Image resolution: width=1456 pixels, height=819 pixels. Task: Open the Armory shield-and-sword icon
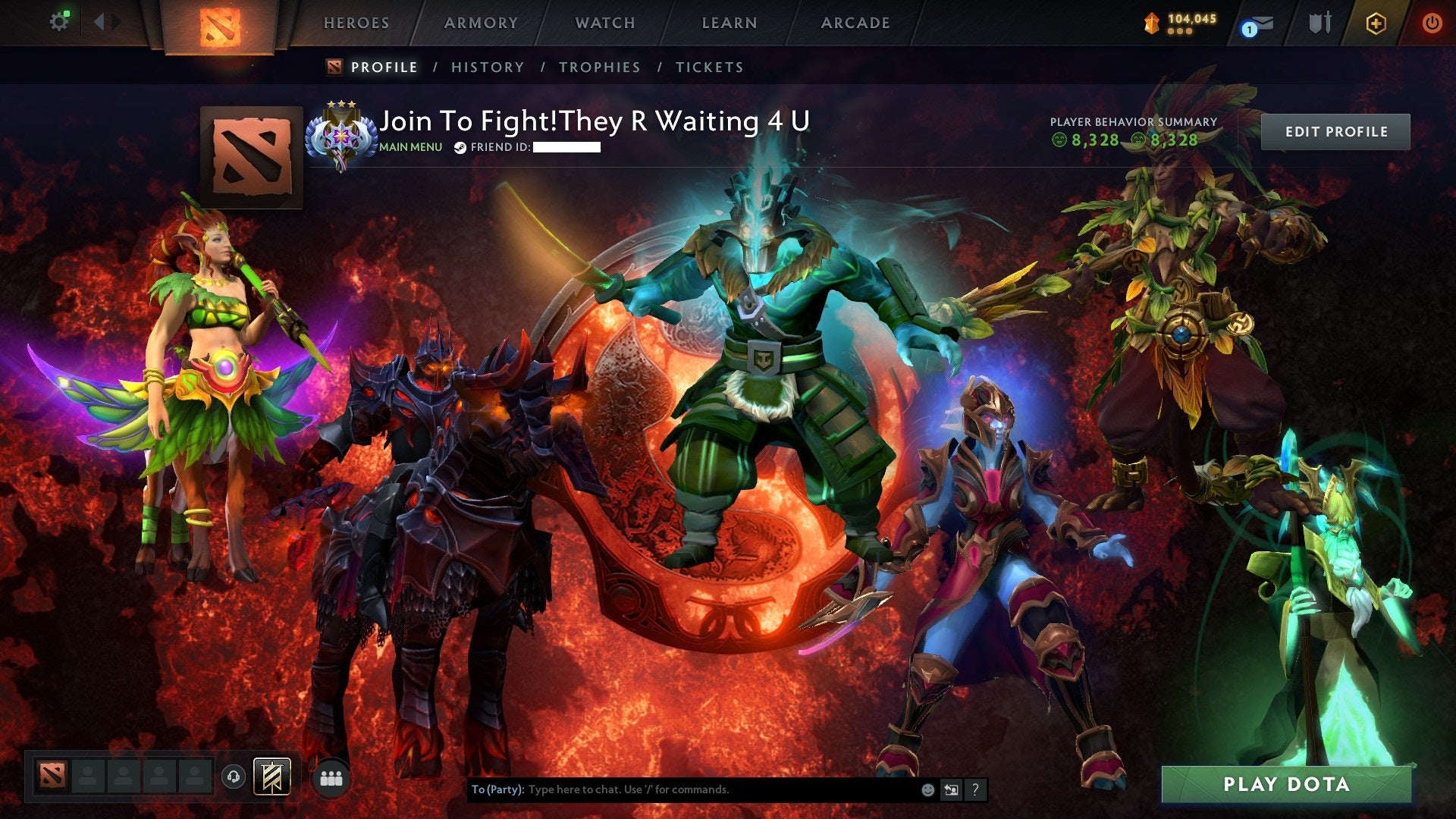click(1320, 23)
